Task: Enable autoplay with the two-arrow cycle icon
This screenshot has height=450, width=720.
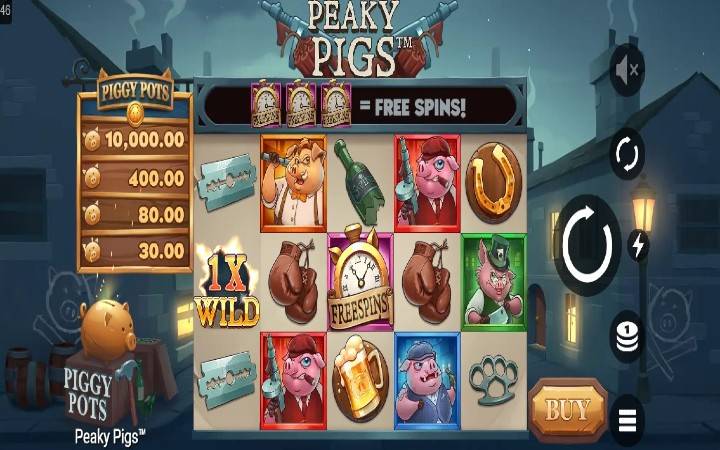Action: point(628,155)
